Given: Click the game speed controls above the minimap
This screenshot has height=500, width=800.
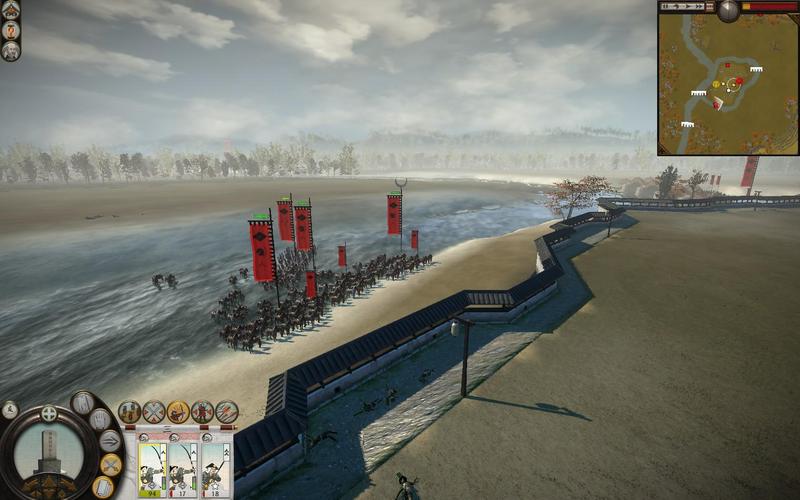Looking at the screenshot, I should tap(685, 7).
